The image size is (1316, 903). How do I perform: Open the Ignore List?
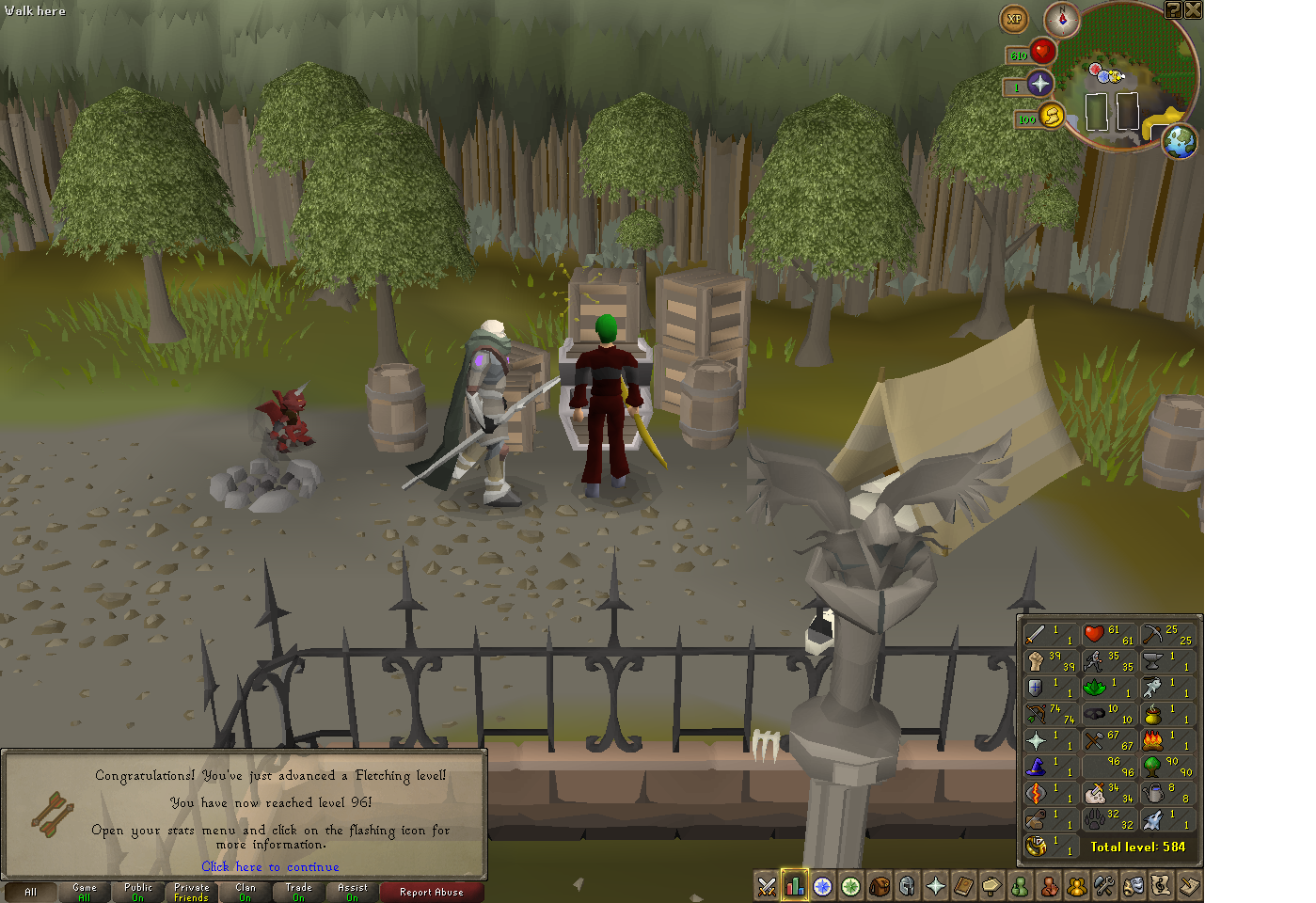click(x=1047, y=885)
